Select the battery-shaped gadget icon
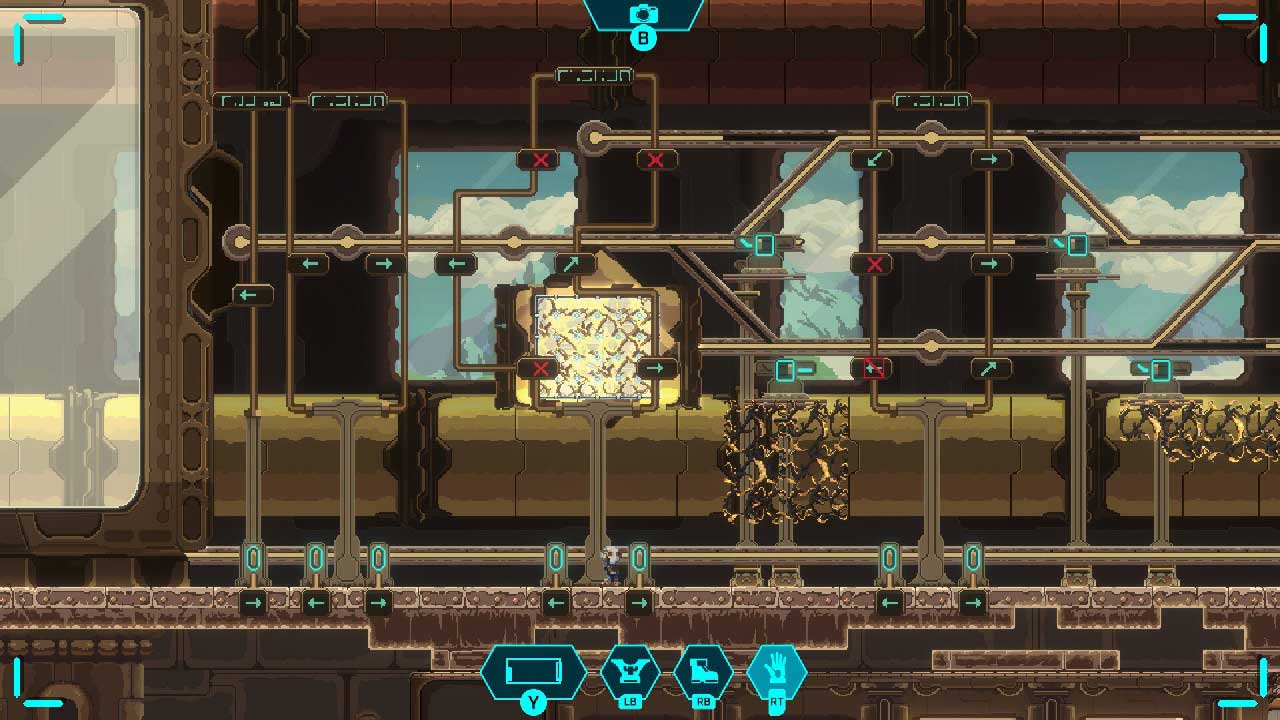The height and width of the screenshot is (720, 1280). click(x=532, y=670)
